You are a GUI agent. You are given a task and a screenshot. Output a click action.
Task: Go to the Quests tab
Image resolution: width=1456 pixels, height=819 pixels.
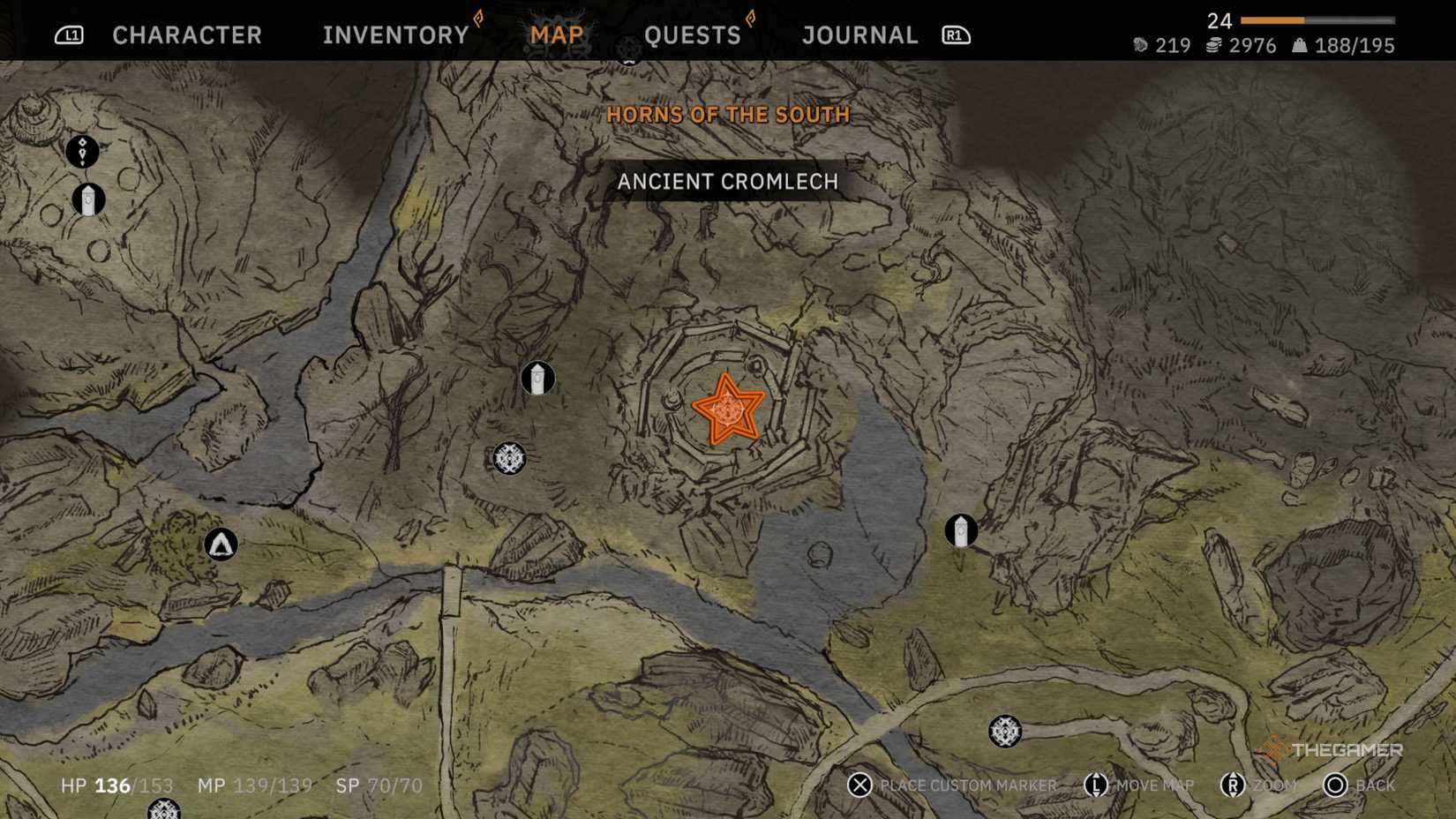(693, 35)
